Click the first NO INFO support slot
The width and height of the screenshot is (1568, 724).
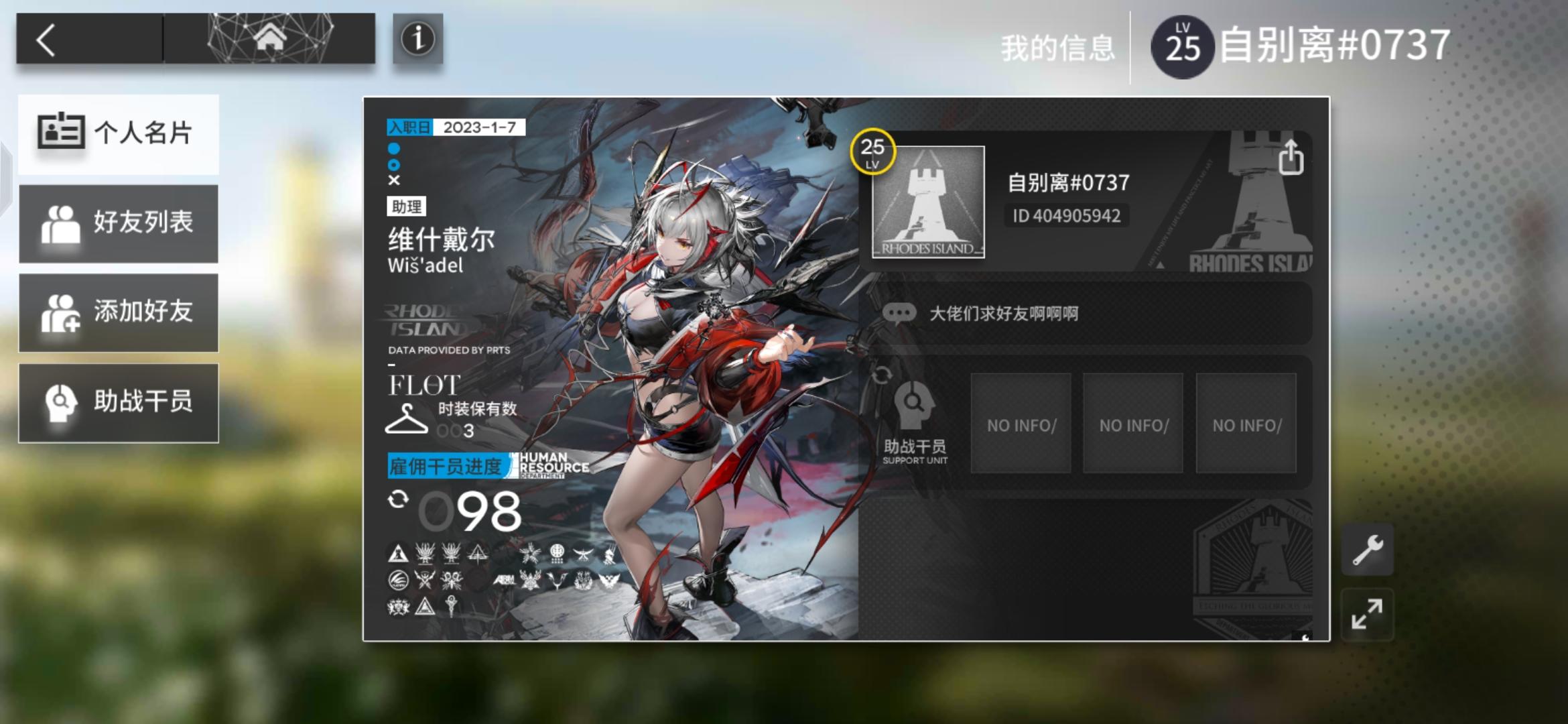point(1022,423)
